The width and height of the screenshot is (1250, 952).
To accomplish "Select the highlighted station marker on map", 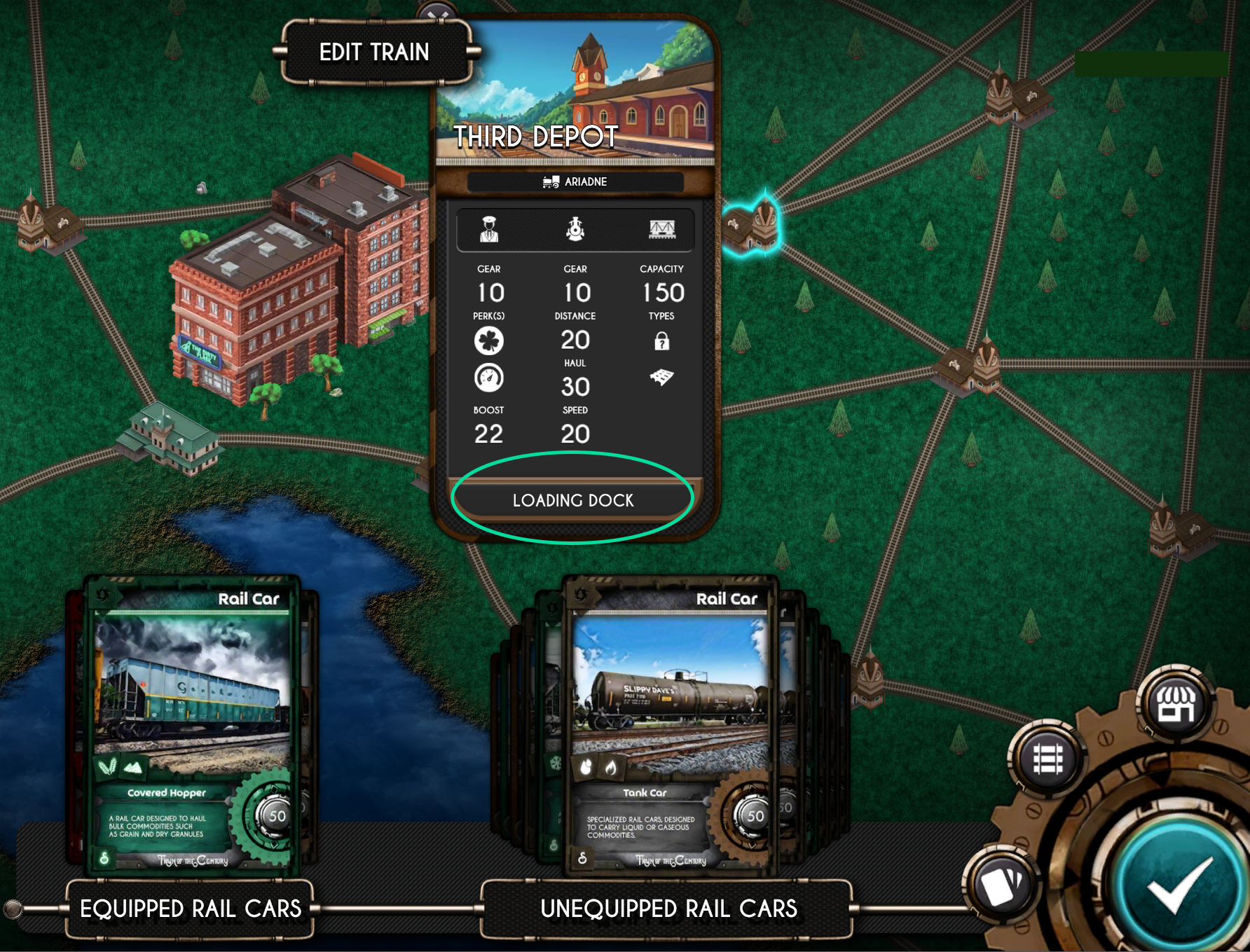I will click(752, 226).
